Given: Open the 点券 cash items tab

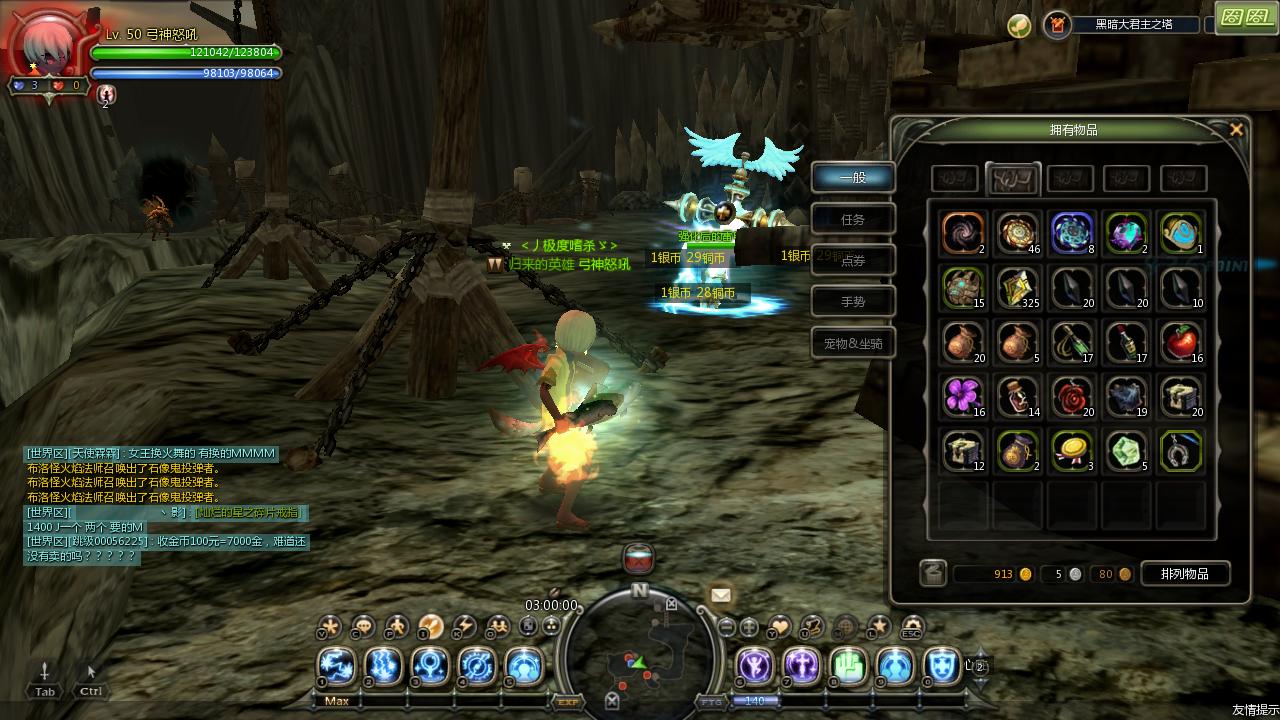Looking at the screenshot, I should click(x=852, y=261).
